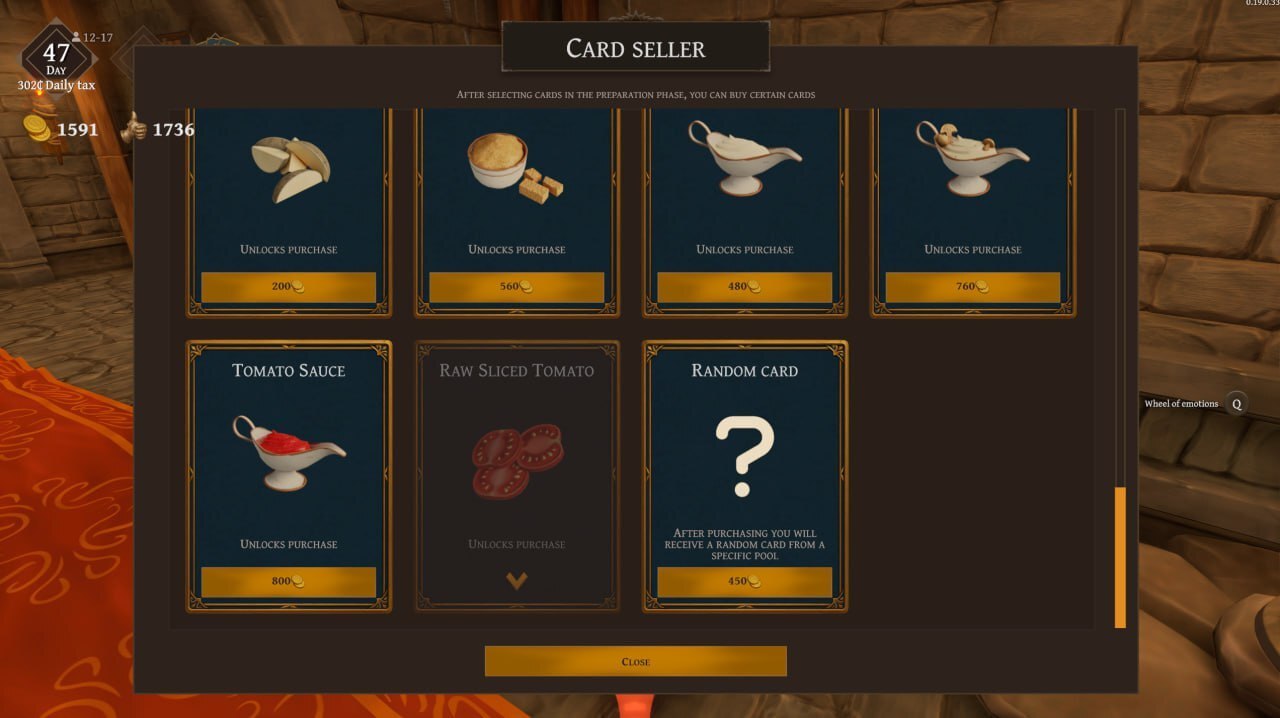Click the card list scrollbar handle
This screenshot has height=718, width=1280.
point(1120,557)
